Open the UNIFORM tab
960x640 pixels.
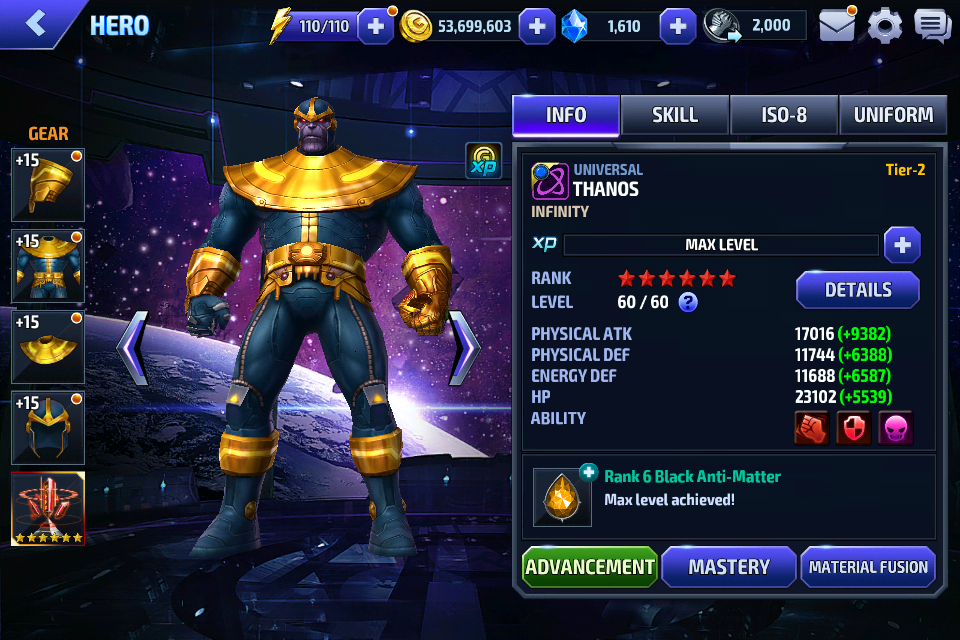coord(893,115)
